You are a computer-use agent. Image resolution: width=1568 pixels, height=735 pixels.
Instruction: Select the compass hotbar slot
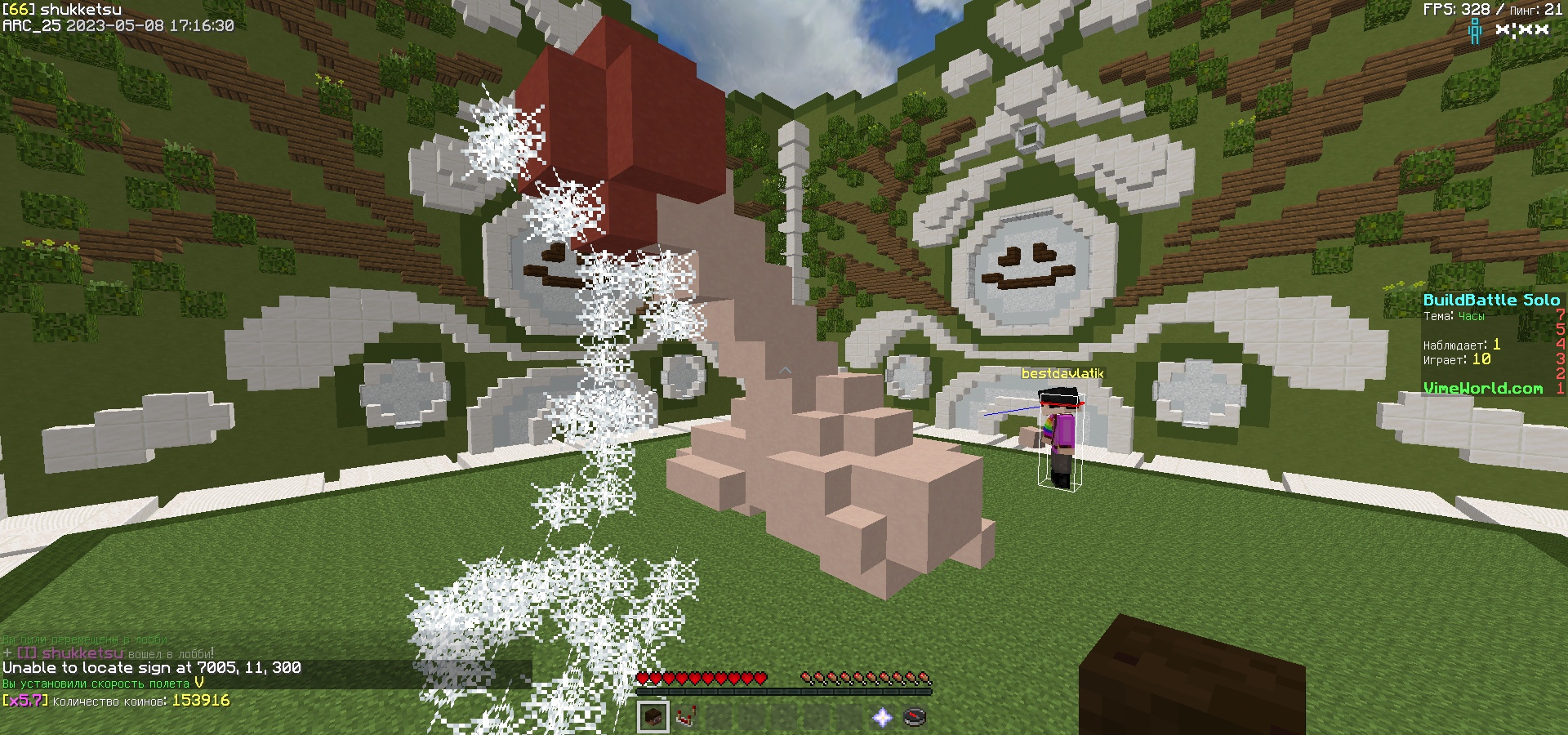(x=915, y=717)
